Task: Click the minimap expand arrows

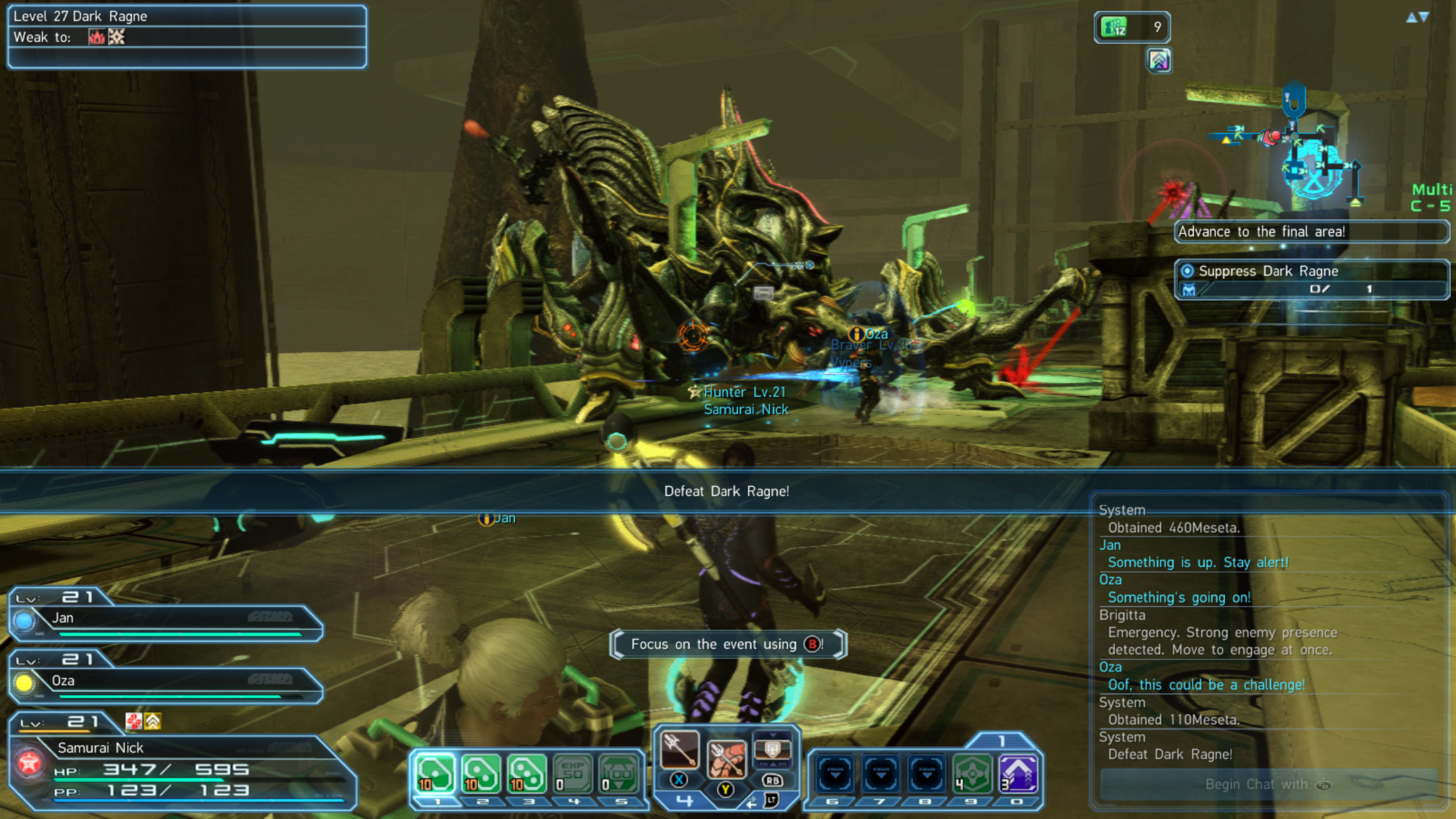Action: 1418,17
